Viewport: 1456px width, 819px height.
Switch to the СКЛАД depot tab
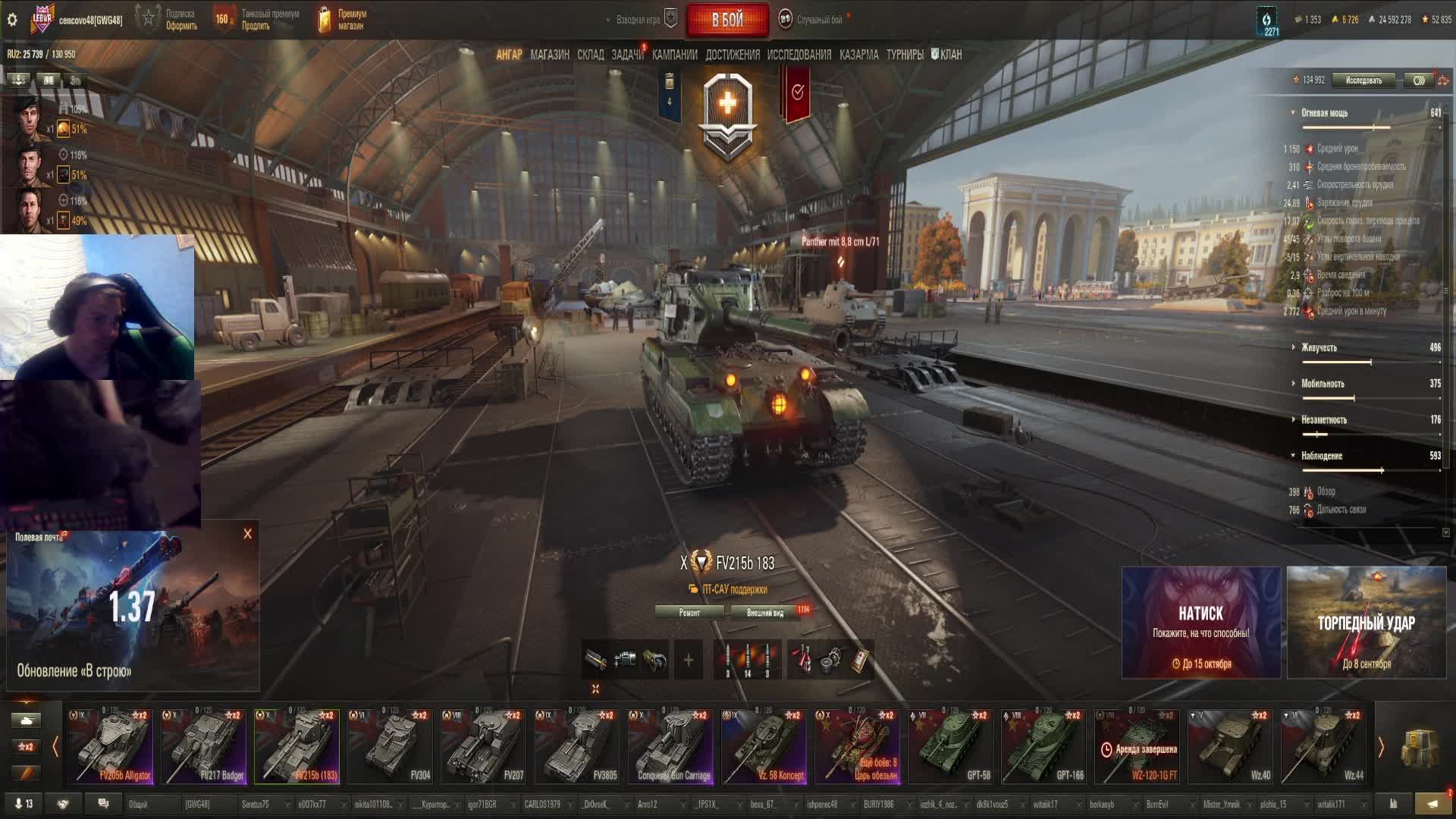590,55
